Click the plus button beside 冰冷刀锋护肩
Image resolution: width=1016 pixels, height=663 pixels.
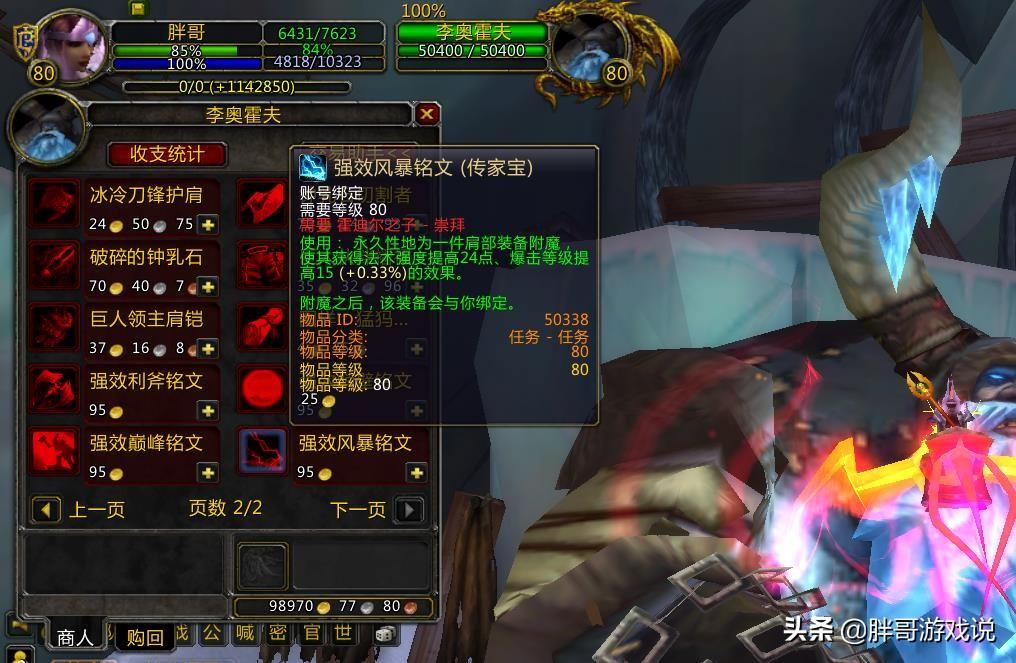point(208,225)
